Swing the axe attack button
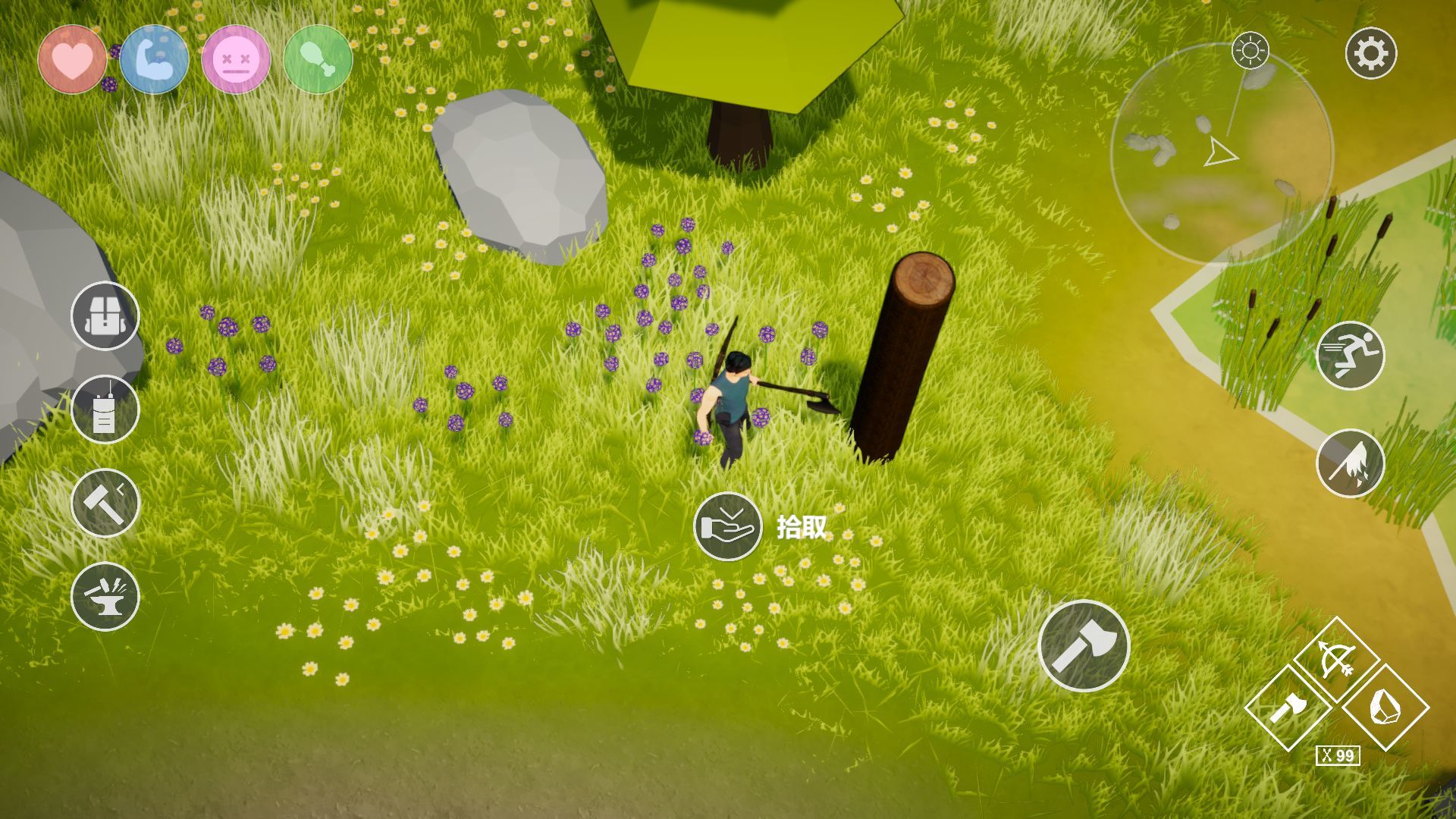Image resolution: width=1456 pixels, height=819 pixels. pos(1083,646)
